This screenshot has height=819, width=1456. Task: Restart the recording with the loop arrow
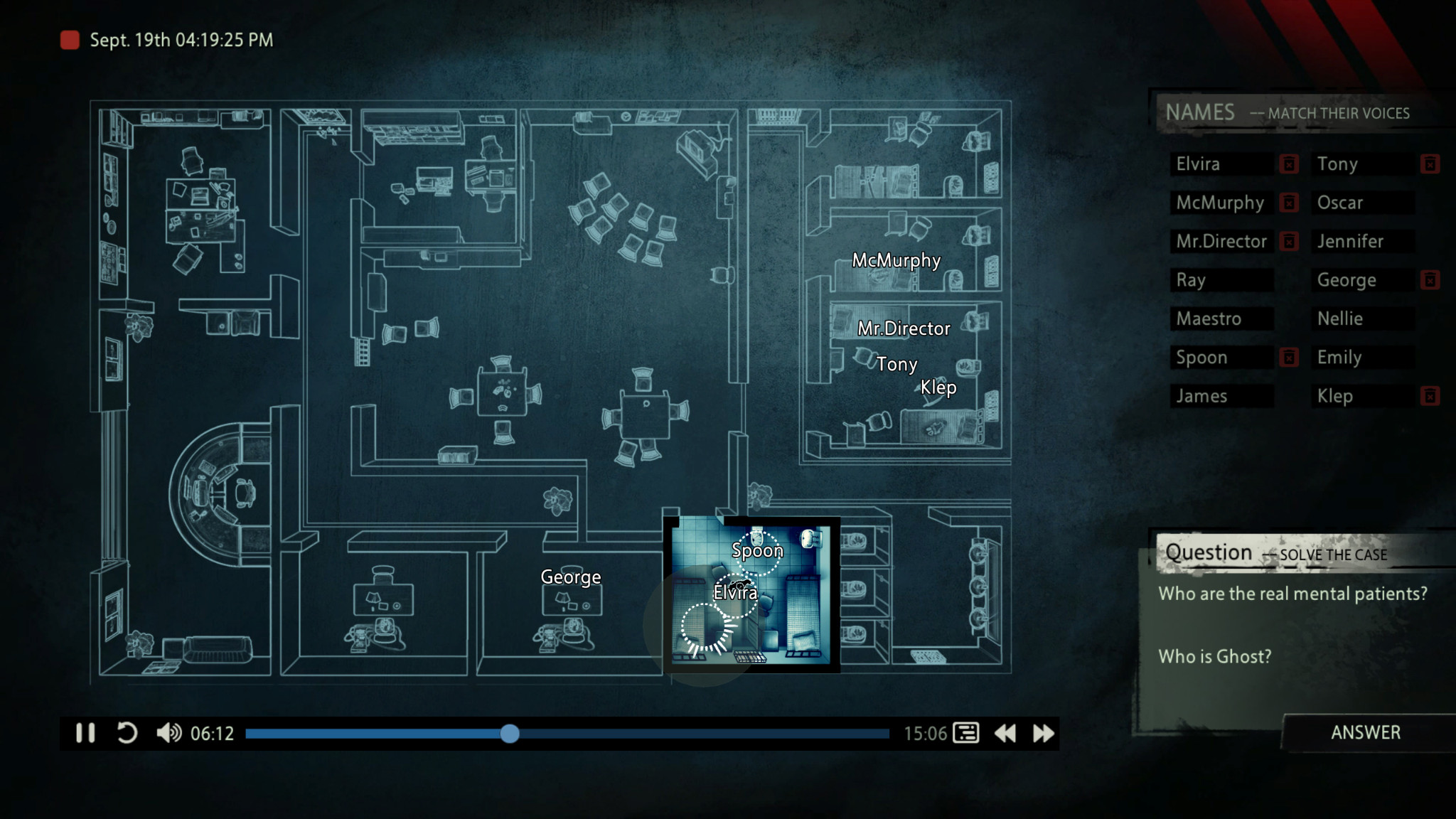[127, 733]
